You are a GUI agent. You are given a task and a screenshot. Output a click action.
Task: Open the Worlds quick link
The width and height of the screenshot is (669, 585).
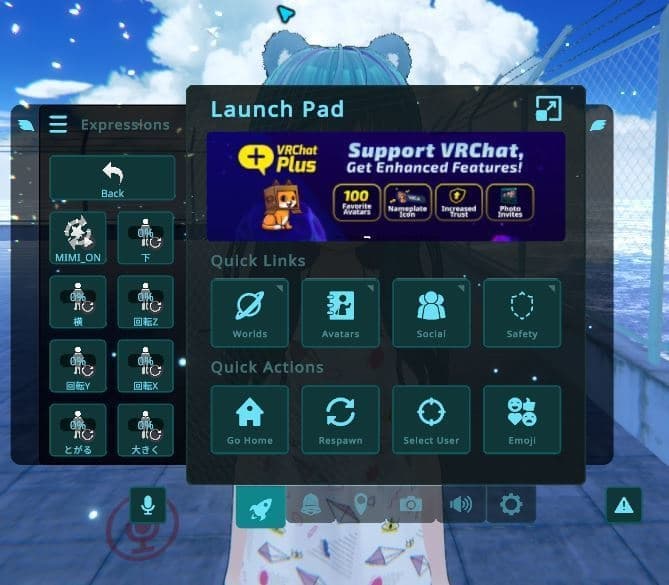coord(250,312)
